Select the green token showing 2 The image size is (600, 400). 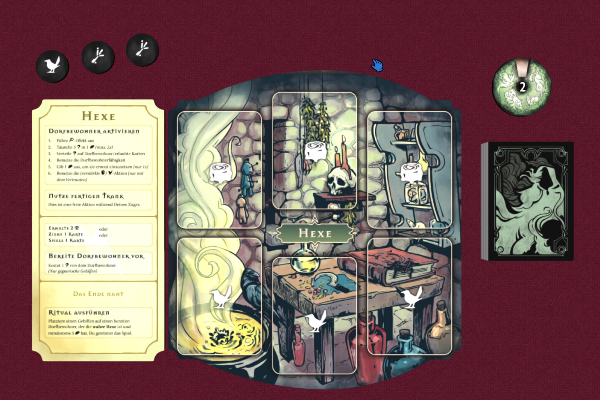(521, 85)
